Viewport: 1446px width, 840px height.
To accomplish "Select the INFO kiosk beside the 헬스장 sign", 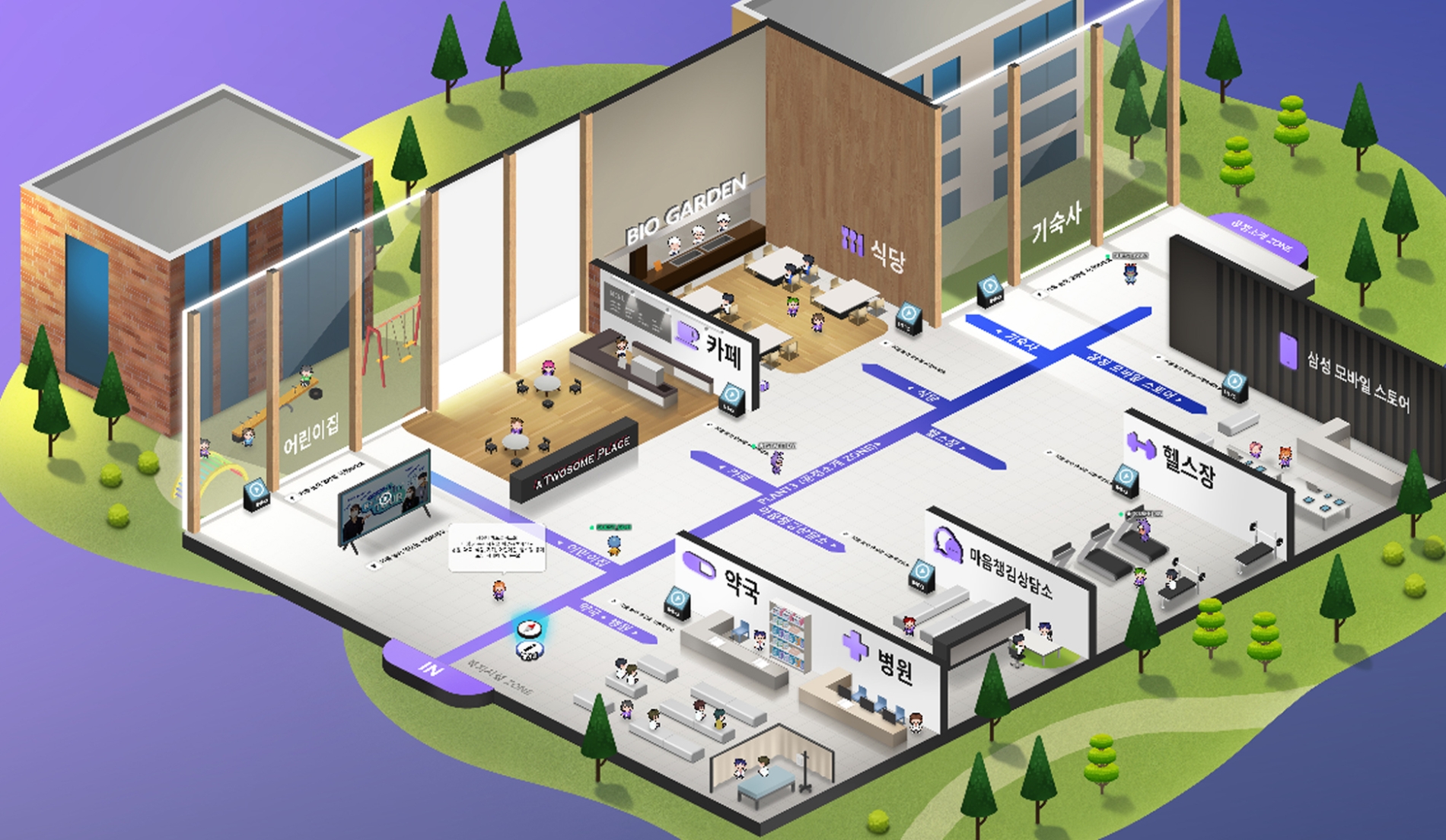I will click(1125, 482).
